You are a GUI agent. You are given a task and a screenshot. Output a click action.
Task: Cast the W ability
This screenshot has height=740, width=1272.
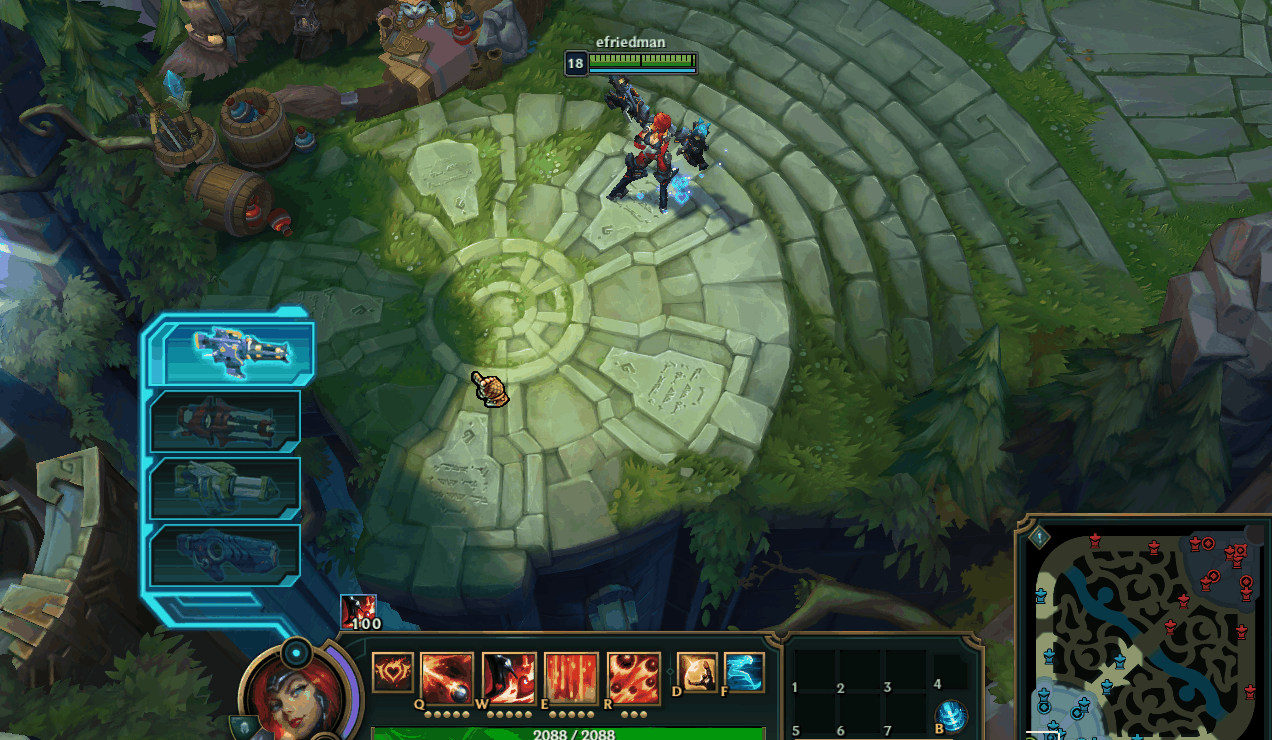[509, 679]
